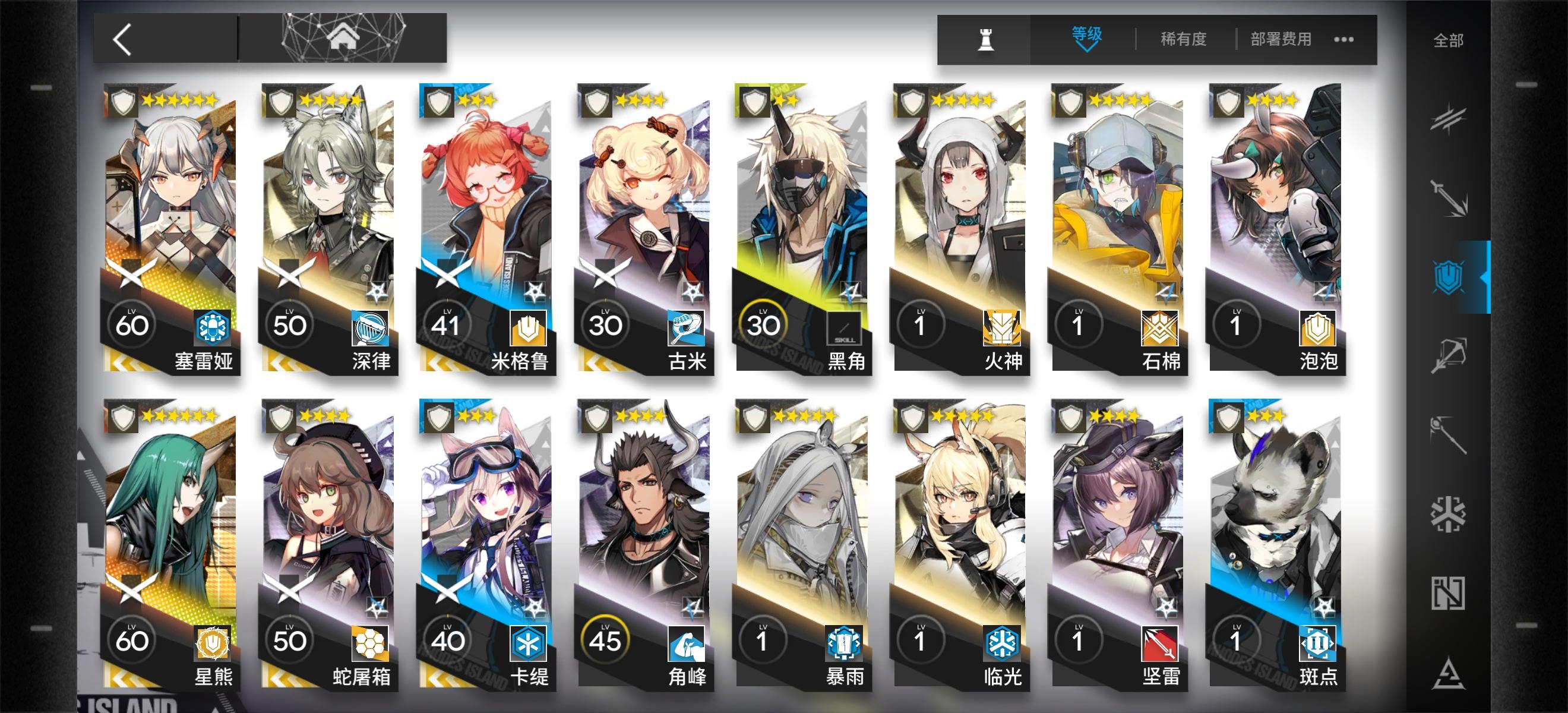This screenshot has width=1568, height=713.
Task: Click the home network icon at top
Action: pyautogui.click(x=343, y=39)
